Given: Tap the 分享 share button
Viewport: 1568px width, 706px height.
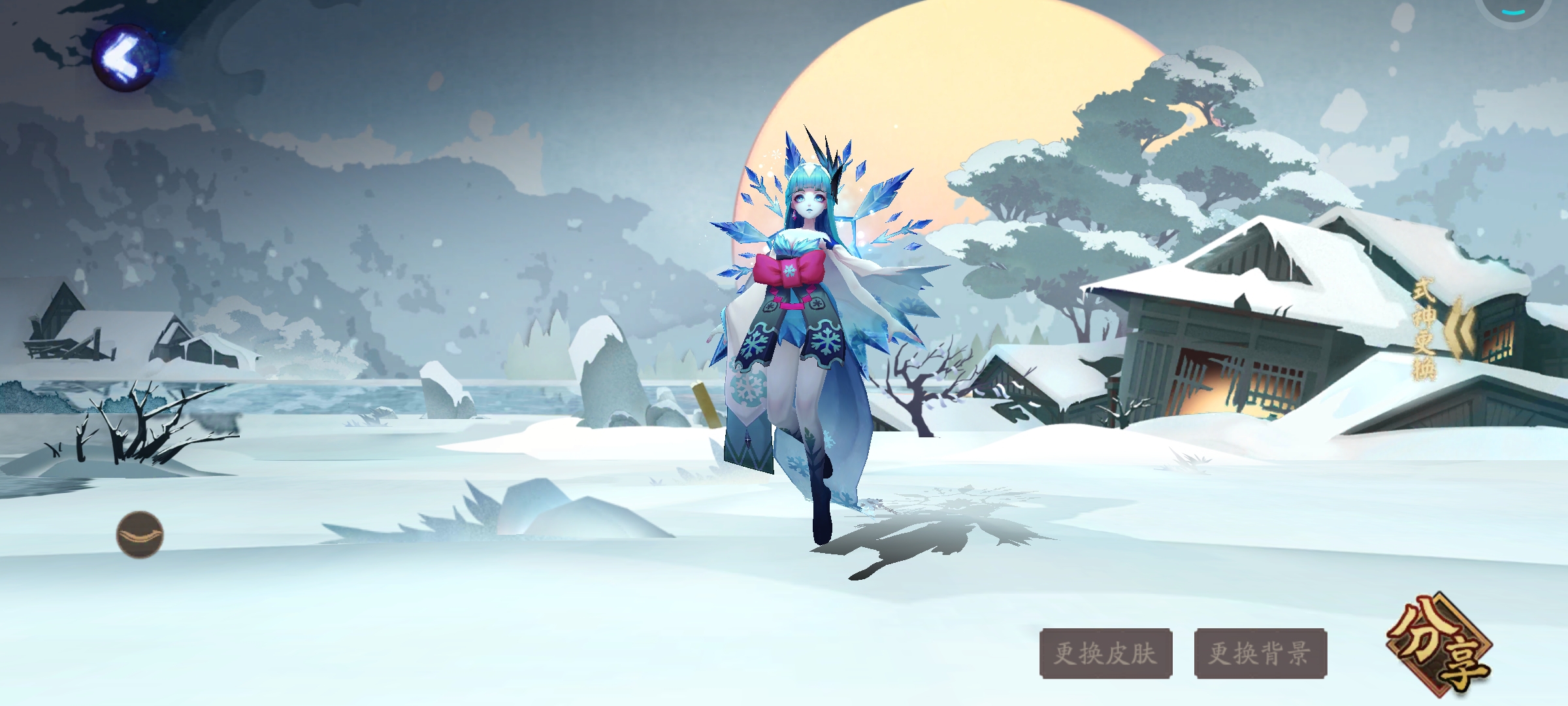Looking at the screenshot, I should point(1439,646).
